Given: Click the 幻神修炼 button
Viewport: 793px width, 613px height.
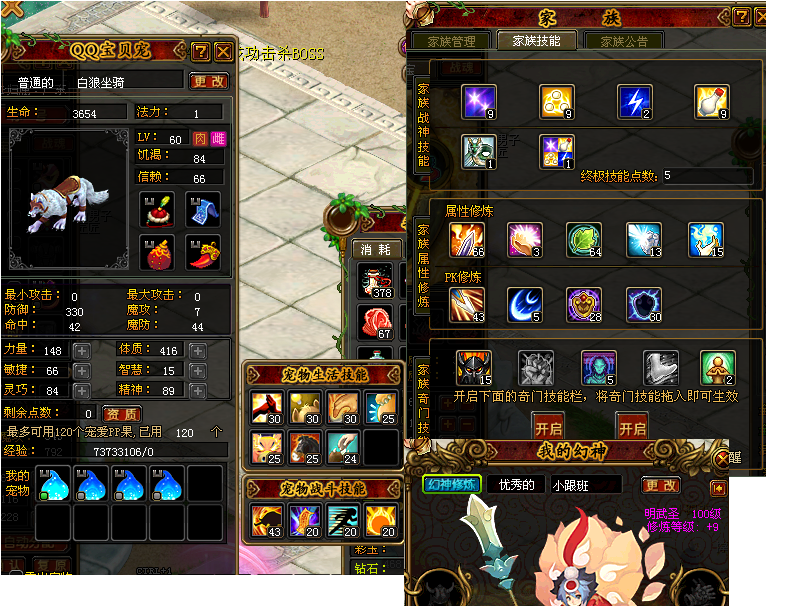Looking at the screenshot, I should pos(452,485).
